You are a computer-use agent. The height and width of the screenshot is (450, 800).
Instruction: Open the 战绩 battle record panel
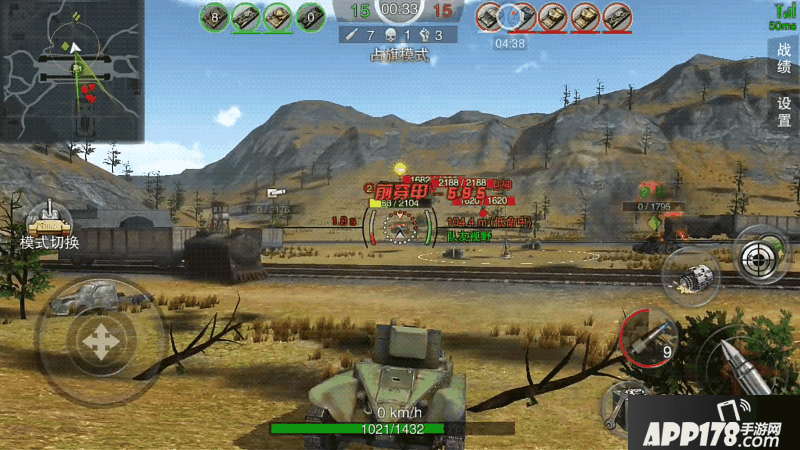pyautogui.click(x=784, y=59)
